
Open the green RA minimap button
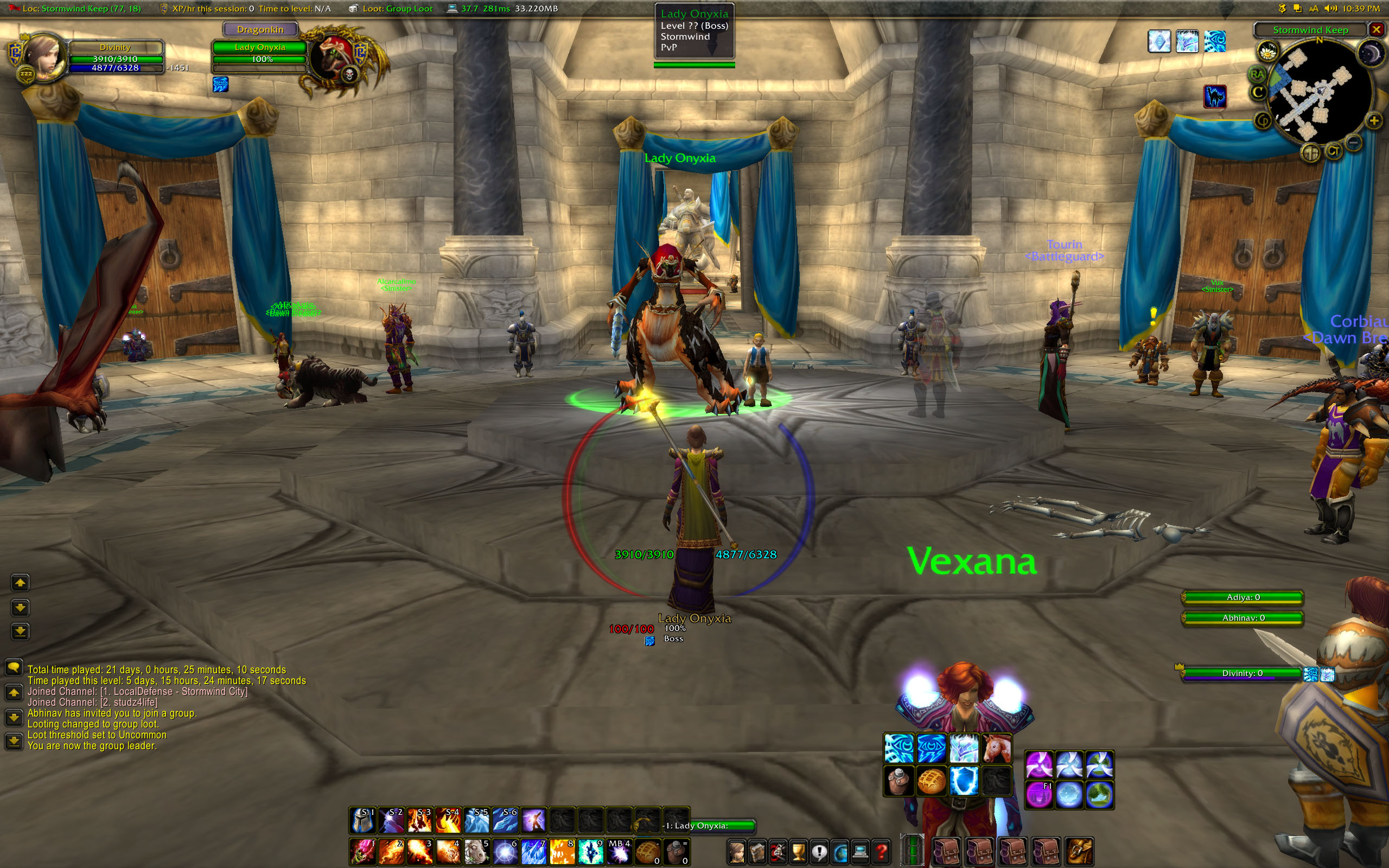[1257, 73]
